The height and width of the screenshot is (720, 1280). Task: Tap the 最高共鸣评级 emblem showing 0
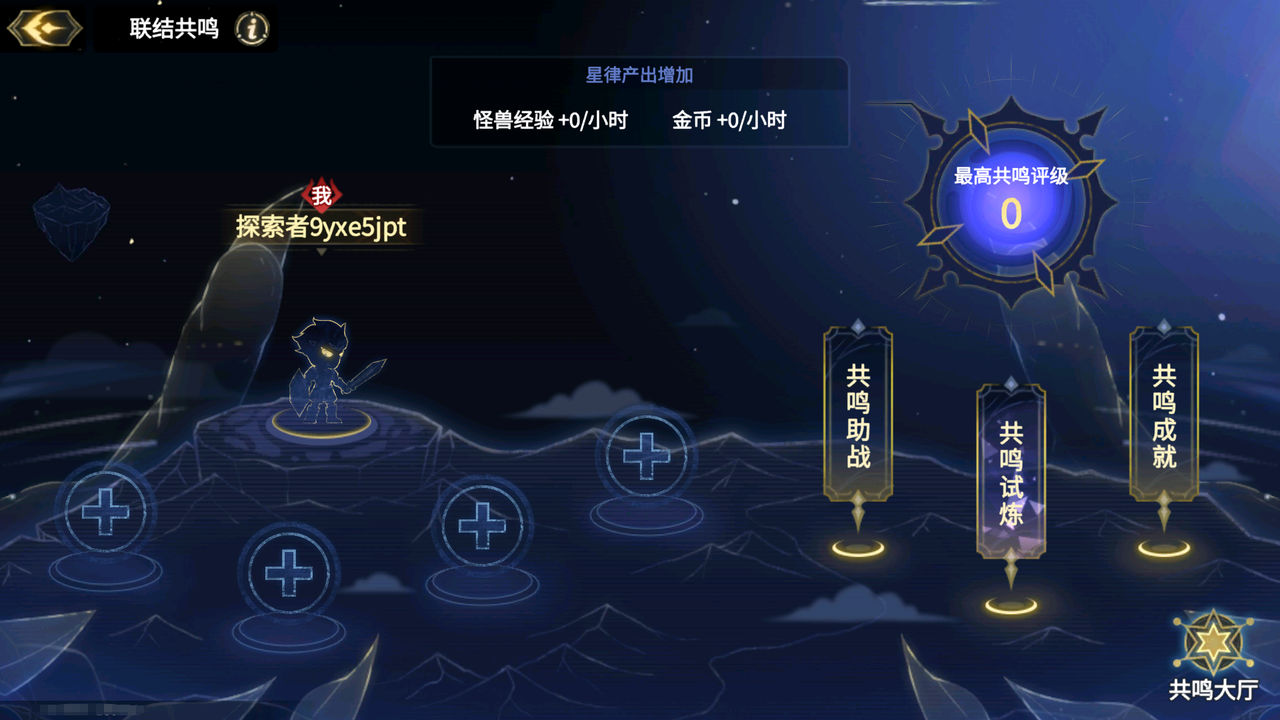point(1010,210)
